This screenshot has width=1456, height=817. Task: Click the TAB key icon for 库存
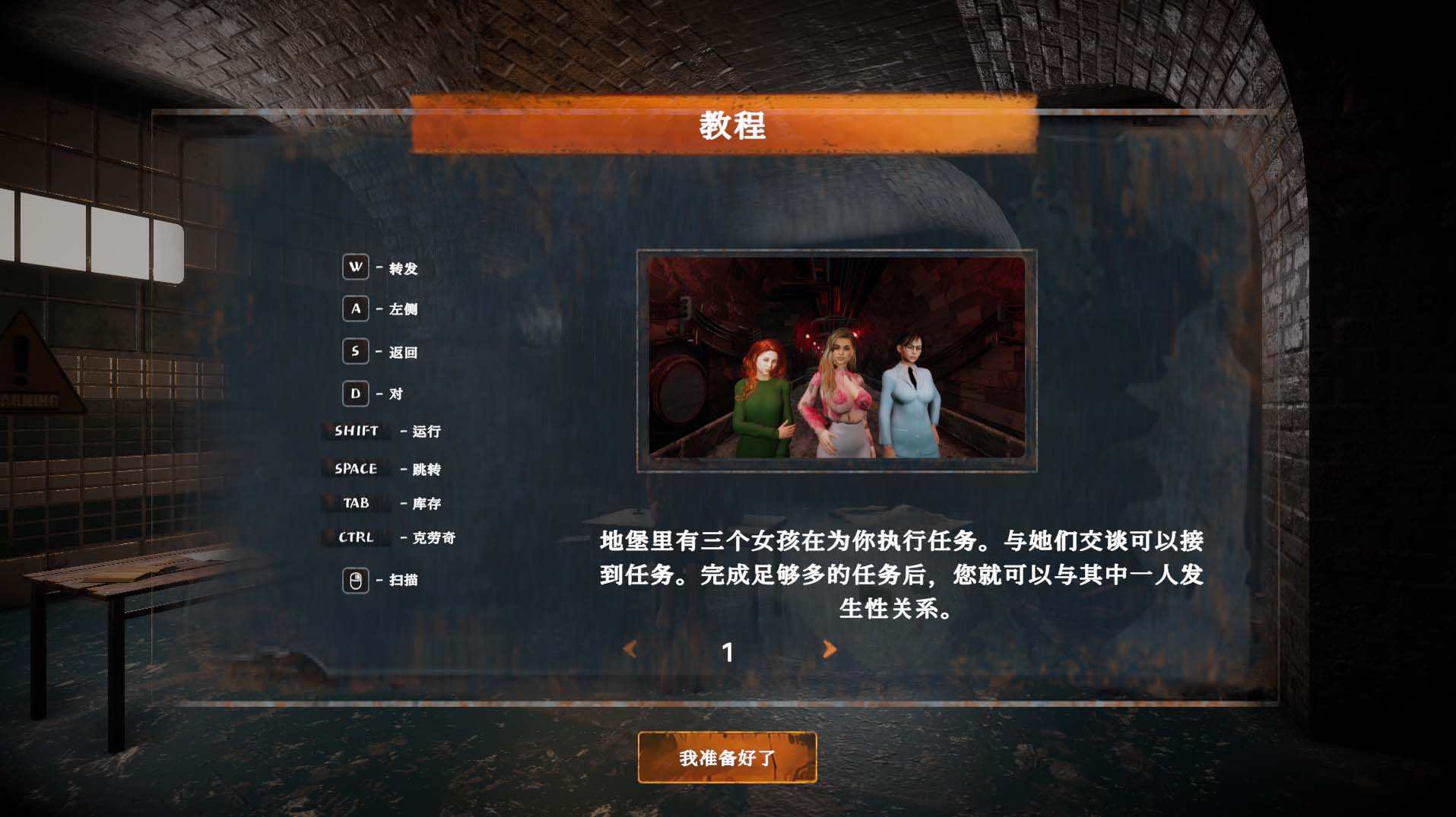[354, 503]
